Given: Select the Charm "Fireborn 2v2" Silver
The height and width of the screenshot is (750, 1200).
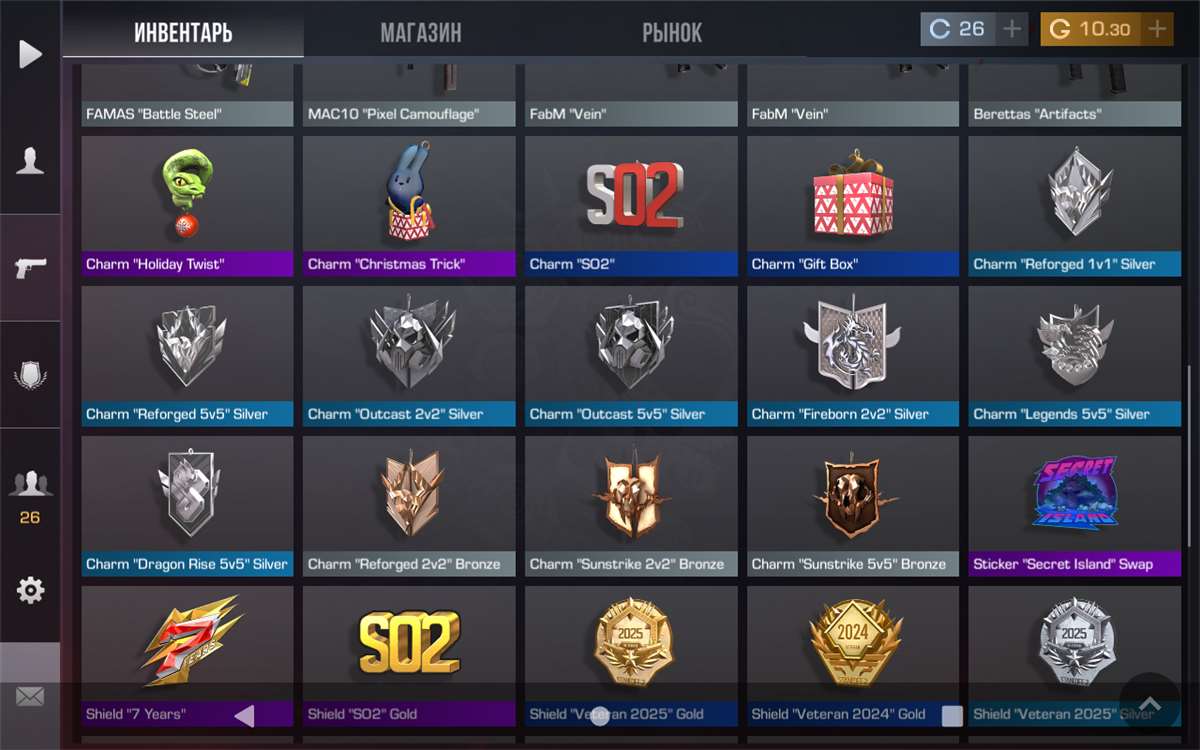Looking at the screenshot, I should [x=853, y=356].
